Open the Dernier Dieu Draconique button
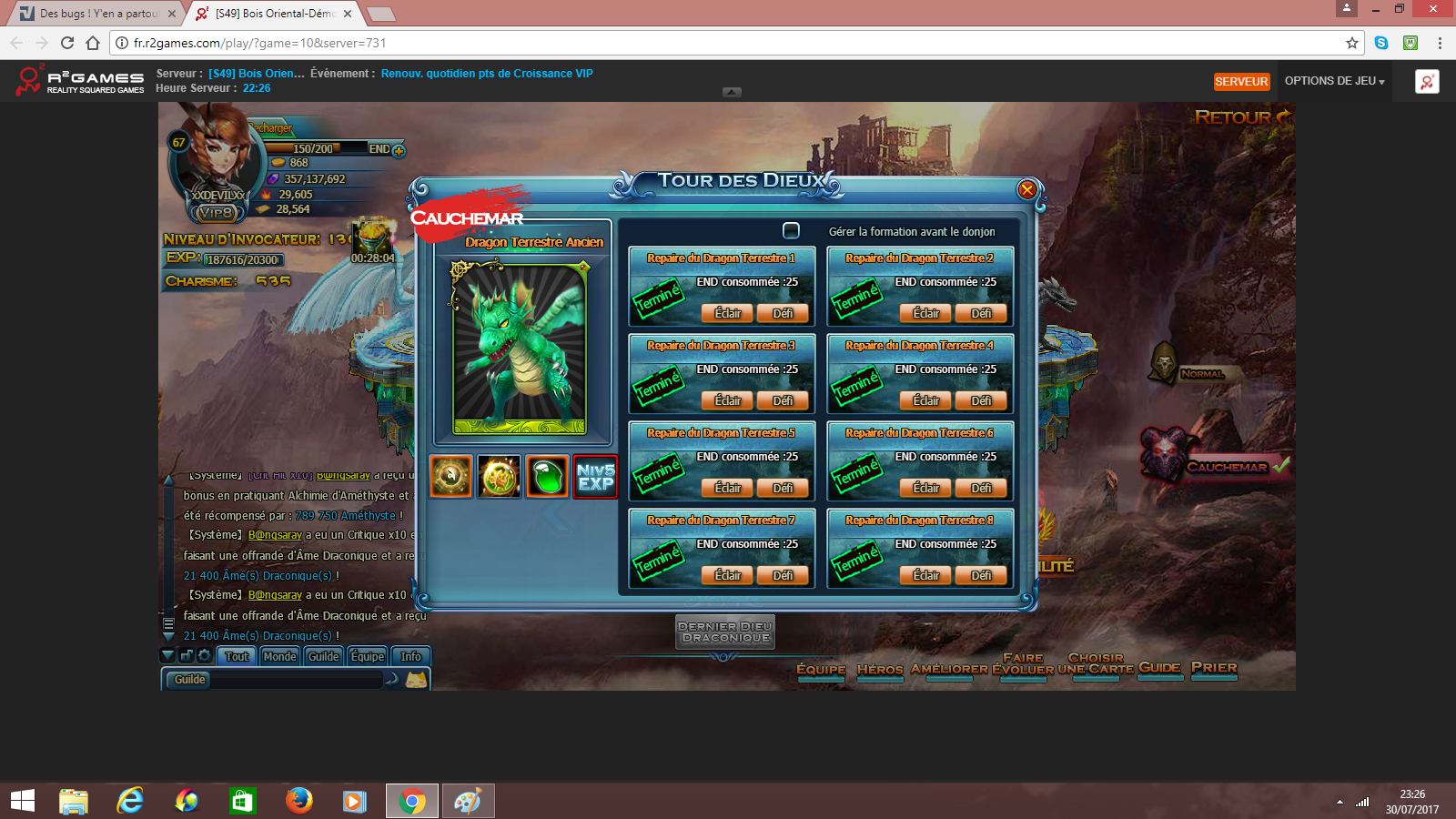The width and height of the screenshot is (1456, 819). point(725,632)
